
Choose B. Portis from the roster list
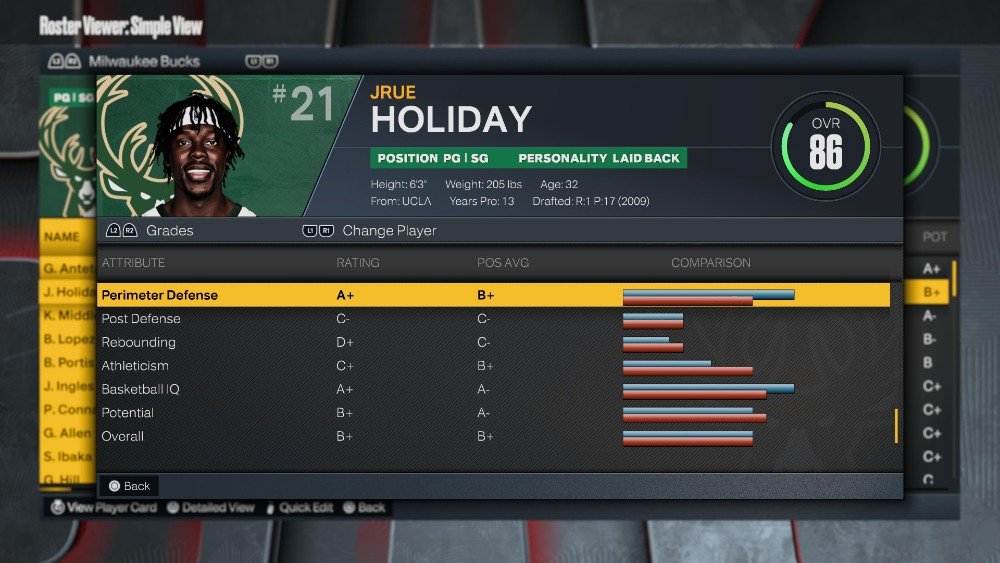pos(68,363)
